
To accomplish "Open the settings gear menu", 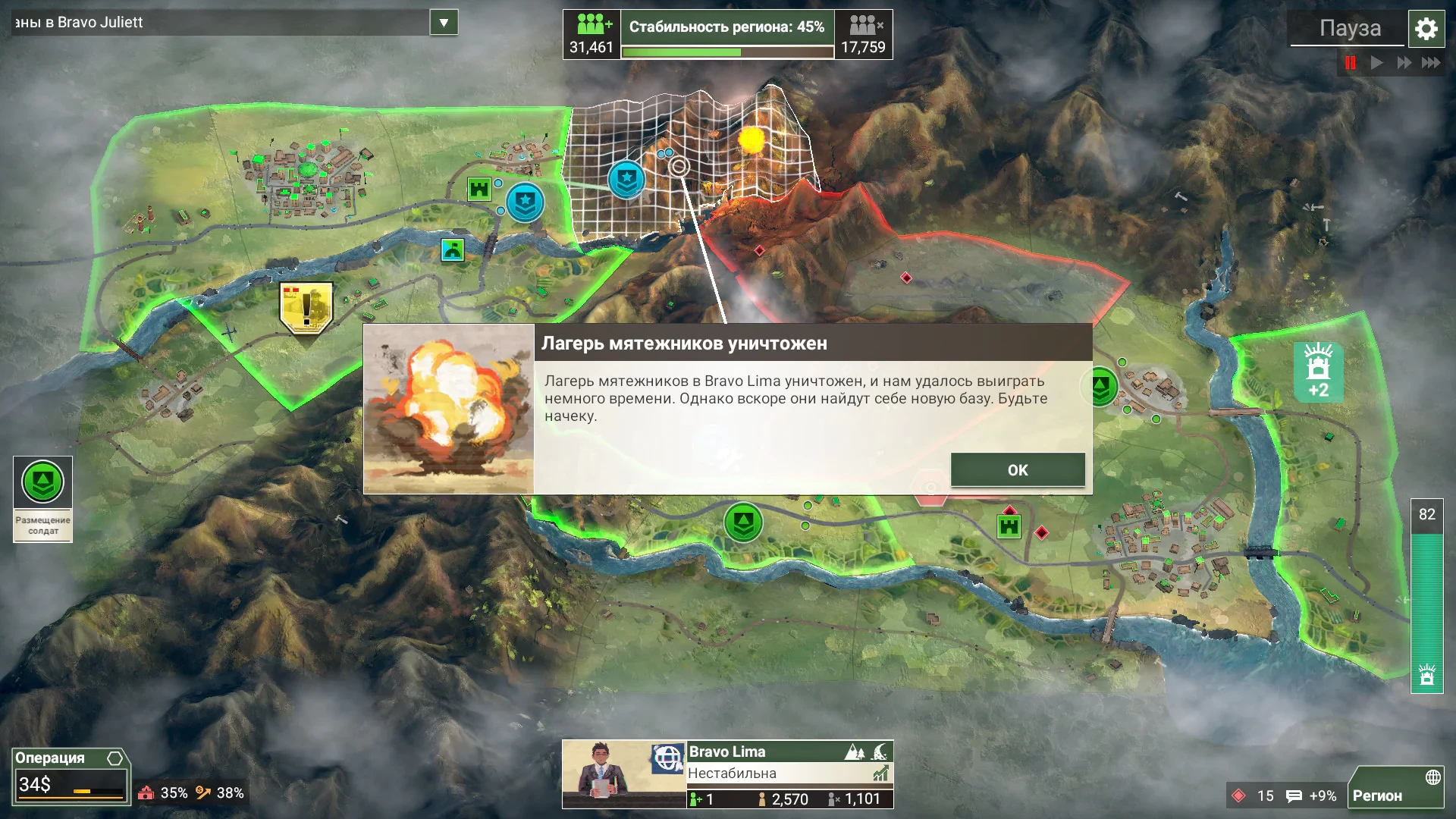I will (1426, 29).
